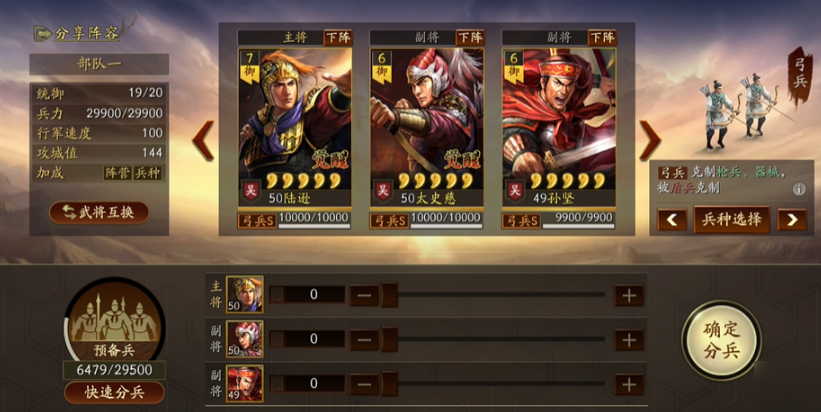Switch to the previous troop type
This screenshot has height=412, width=821.
pyautogui.click(x=672, y=220)
